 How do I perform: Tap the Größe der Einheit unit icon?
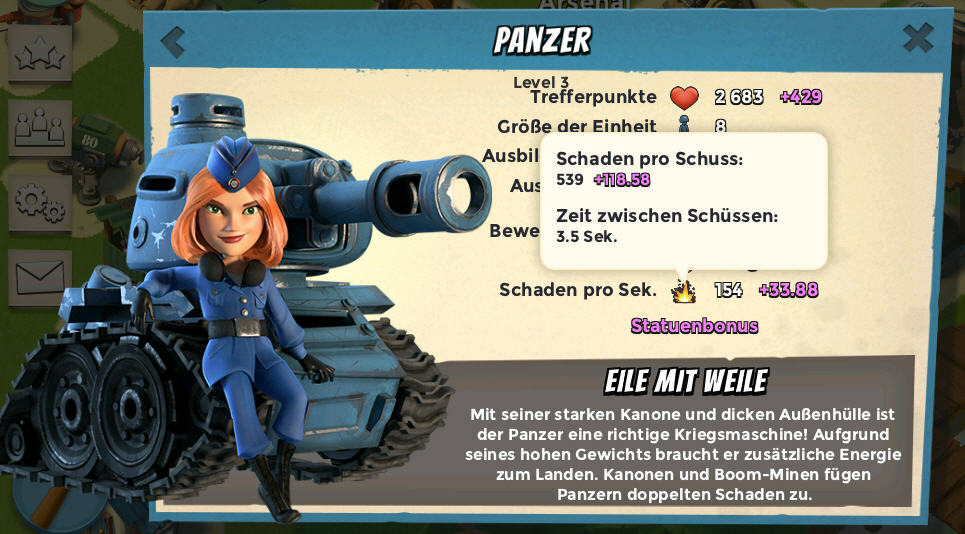point(684,125)
